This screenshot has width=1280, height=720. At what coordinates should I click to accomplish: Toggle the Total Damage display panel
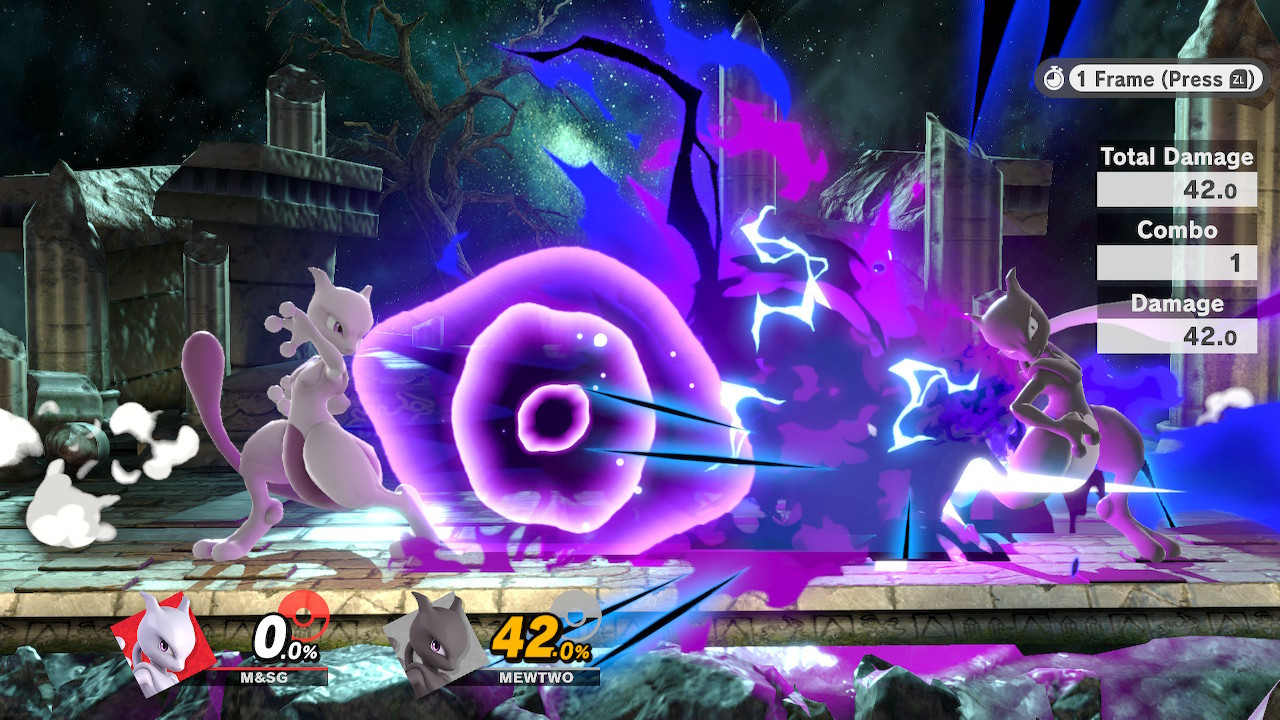(x=1176, y=157)
